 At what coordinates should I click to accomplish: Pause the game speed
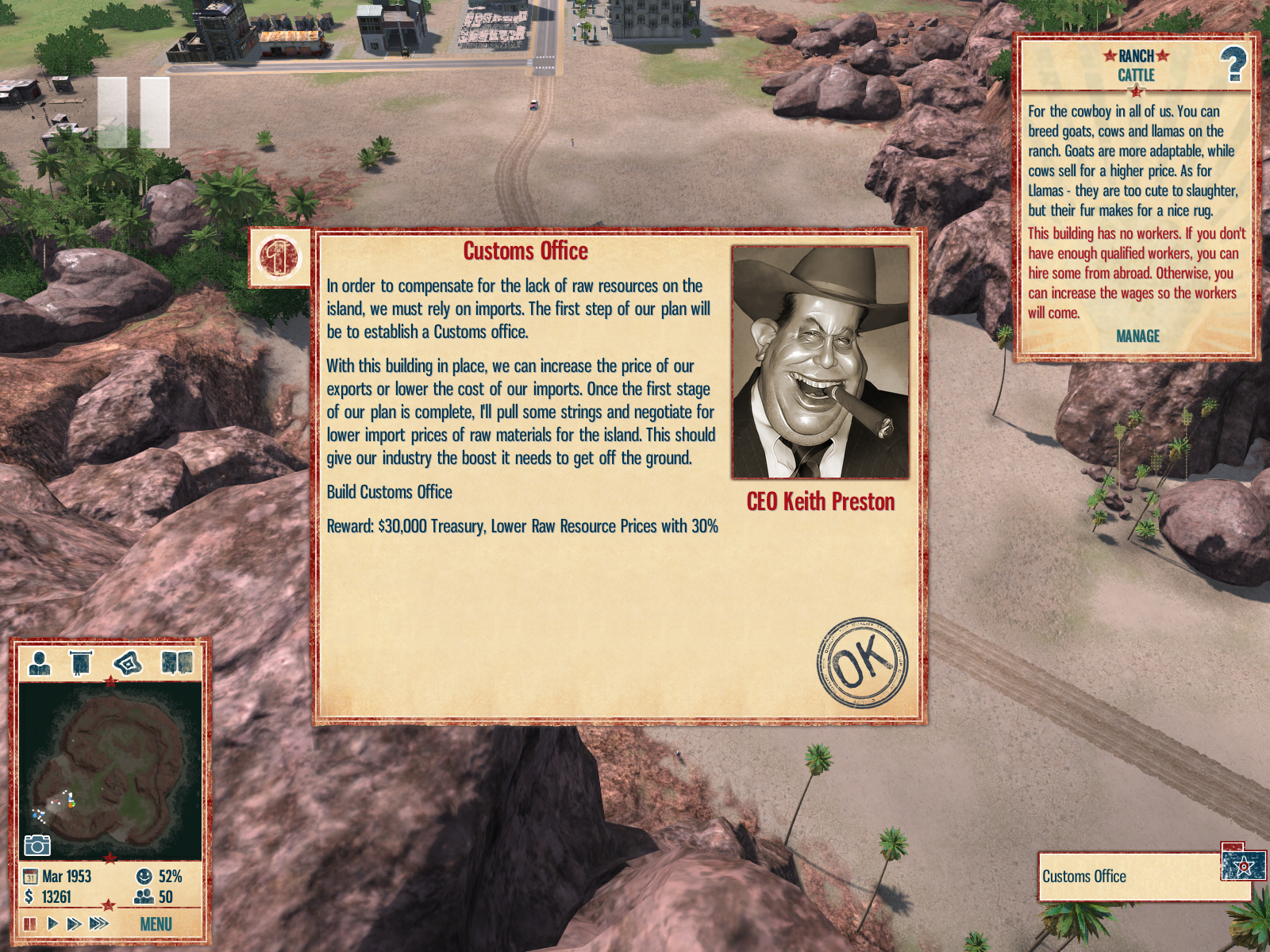[x=30, y=923]
